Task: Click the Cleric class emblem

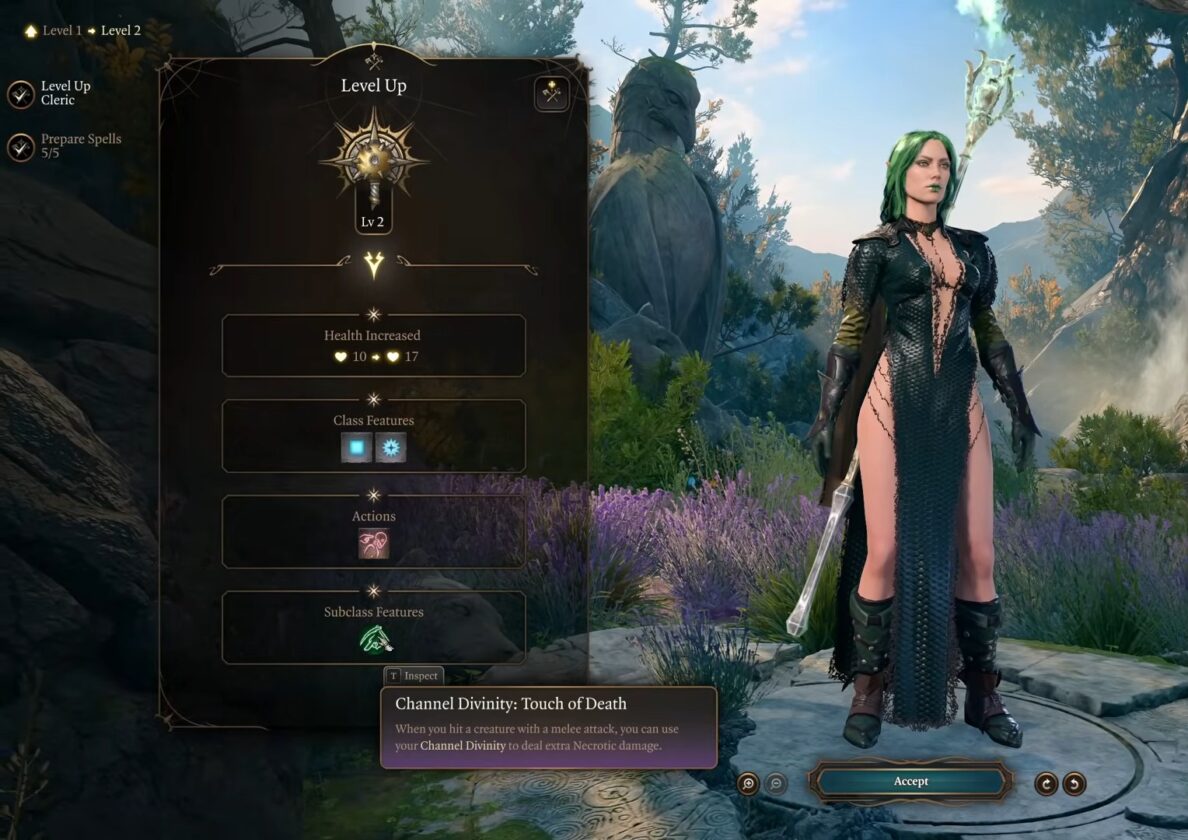Action: [373, 160]
